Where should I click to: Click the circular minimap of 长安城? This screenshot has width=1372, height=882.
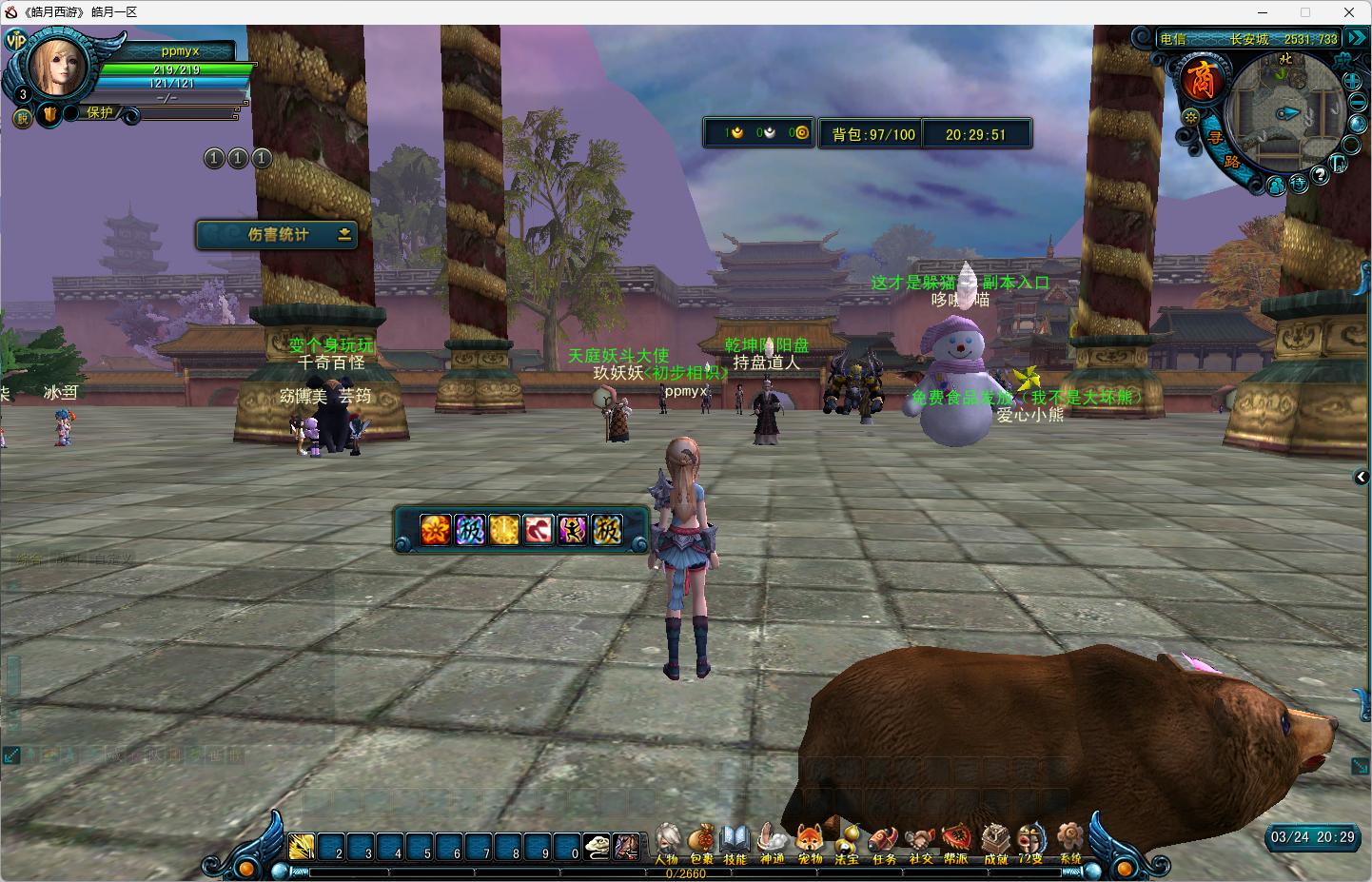(x=1284, y=113)
